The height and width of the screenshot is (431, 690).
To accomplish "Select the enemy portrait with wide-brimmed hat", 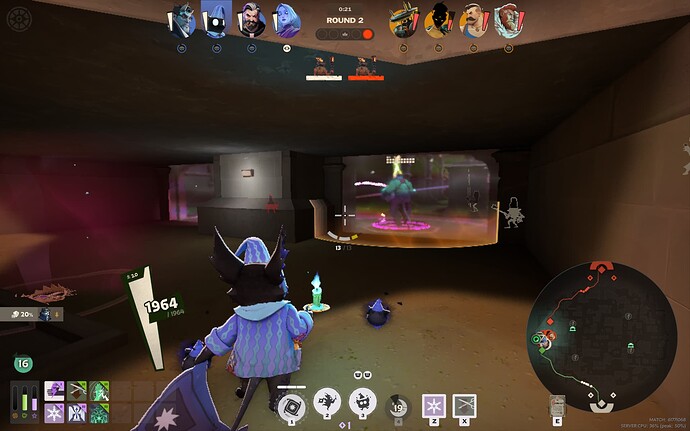I will 405,19.
